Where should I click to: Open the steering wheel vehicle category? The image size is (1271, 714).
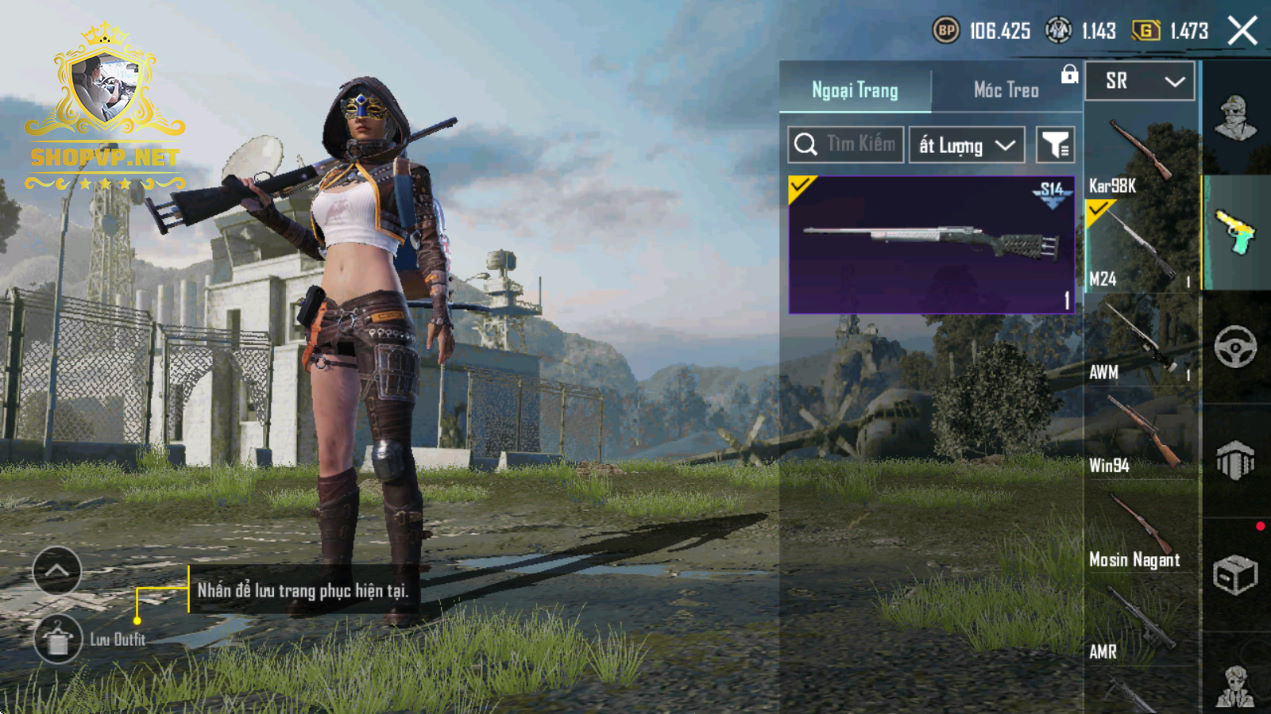tap(1236, 347)
